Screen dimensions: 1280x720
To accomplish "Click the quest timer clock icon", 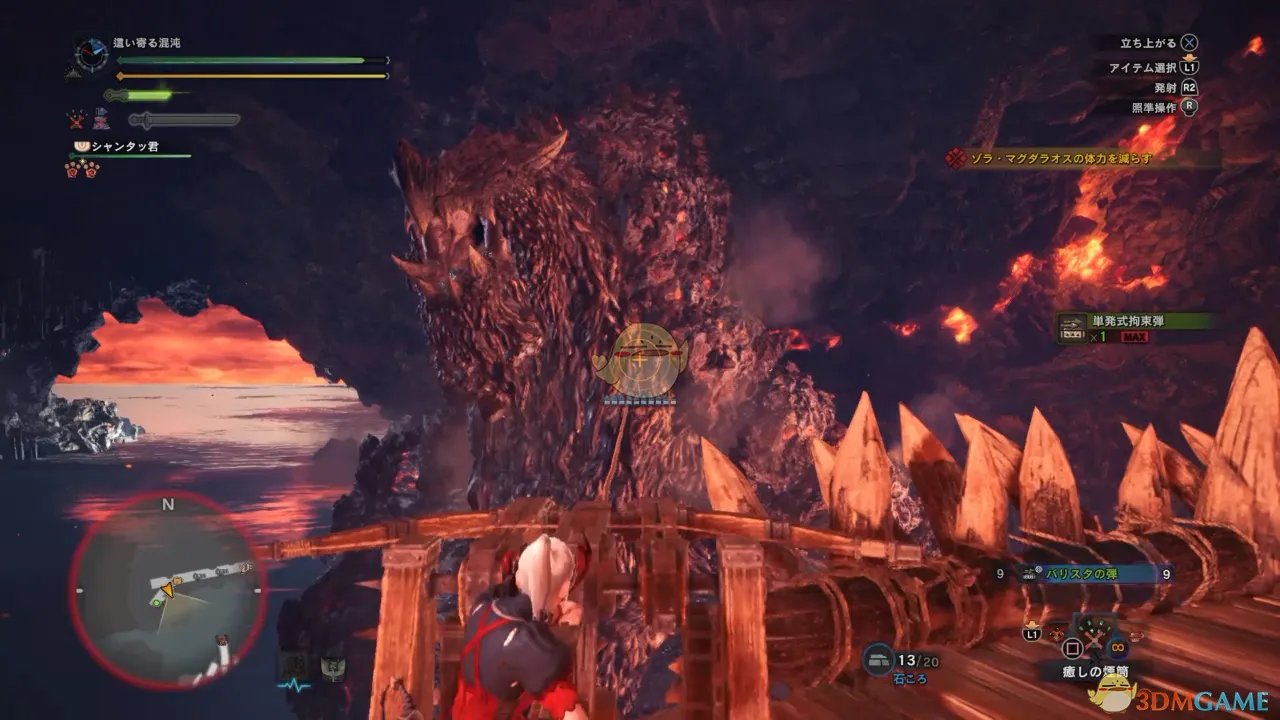I will pyautogui.click(x=91, y=54).
